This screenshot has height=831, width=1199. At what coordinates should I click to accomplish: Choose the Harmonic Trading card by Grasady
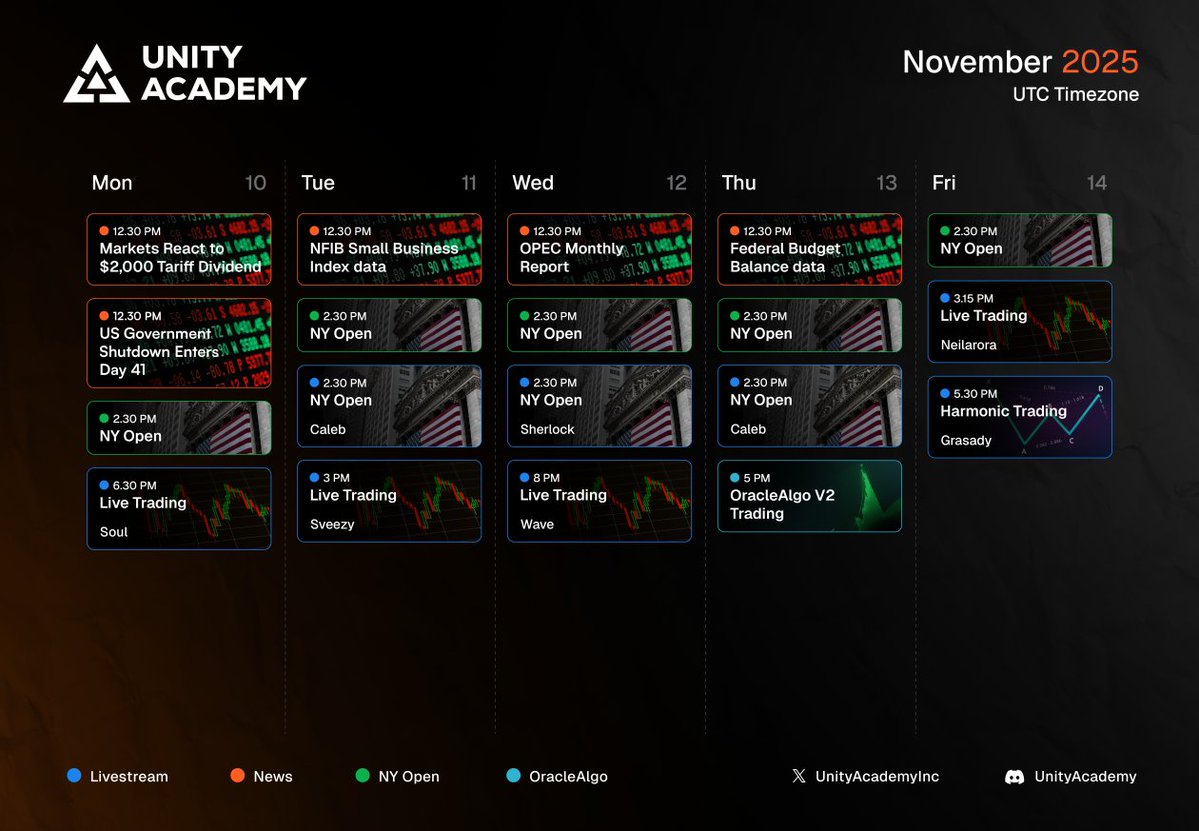[x=1019, y=417]
